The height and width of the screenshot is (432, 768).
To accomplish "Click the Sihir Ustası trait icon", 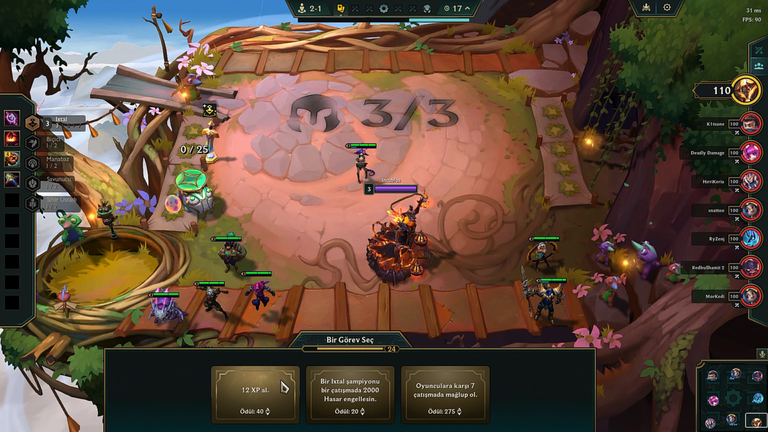I will click(33, 200).
